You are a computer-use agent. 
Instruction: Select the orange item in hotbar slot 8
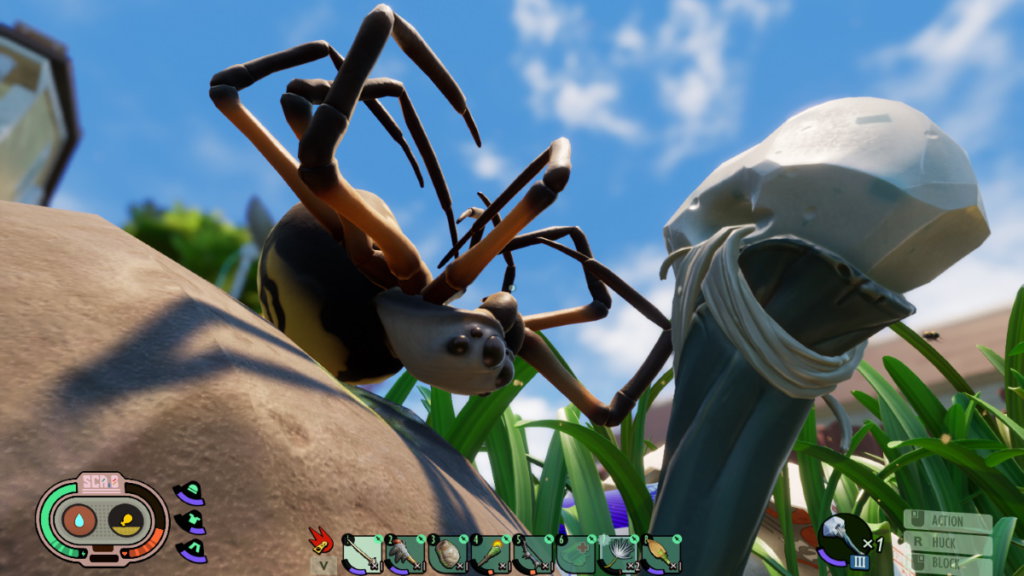coord(661,554)
